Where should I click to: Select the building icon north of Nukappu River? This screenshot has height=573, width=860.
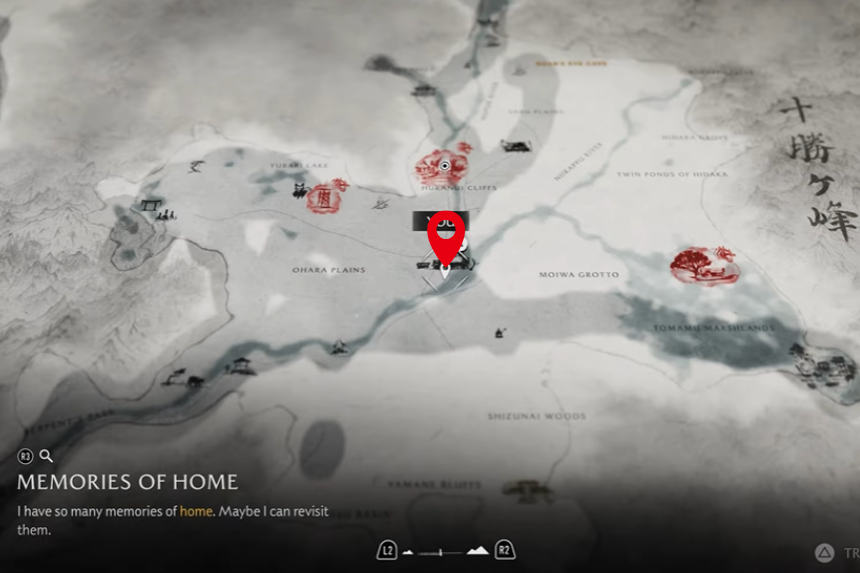(515, 147)
